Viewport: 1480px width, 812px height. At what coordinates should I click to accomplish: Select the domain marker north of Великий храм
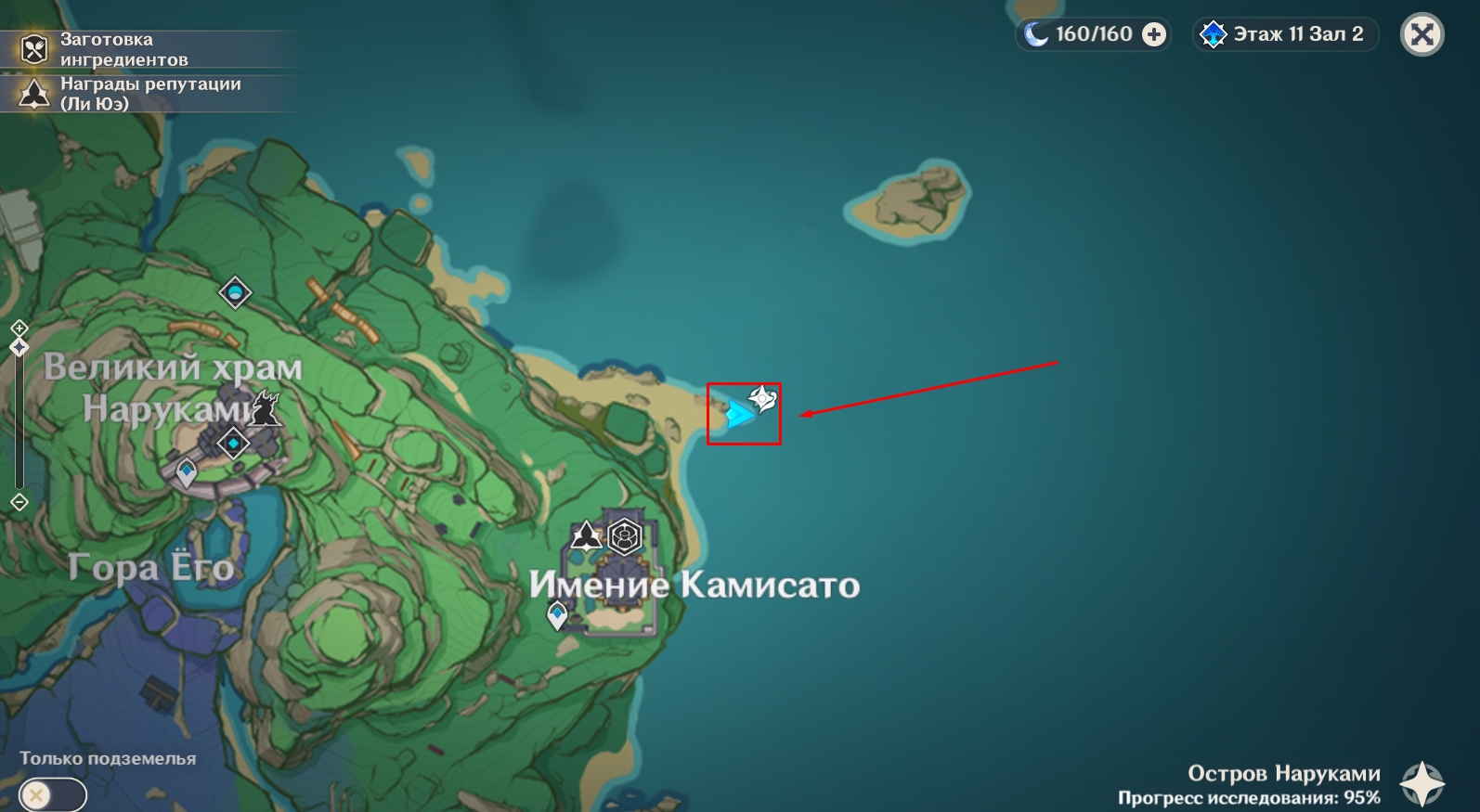[x=235, y=292]
